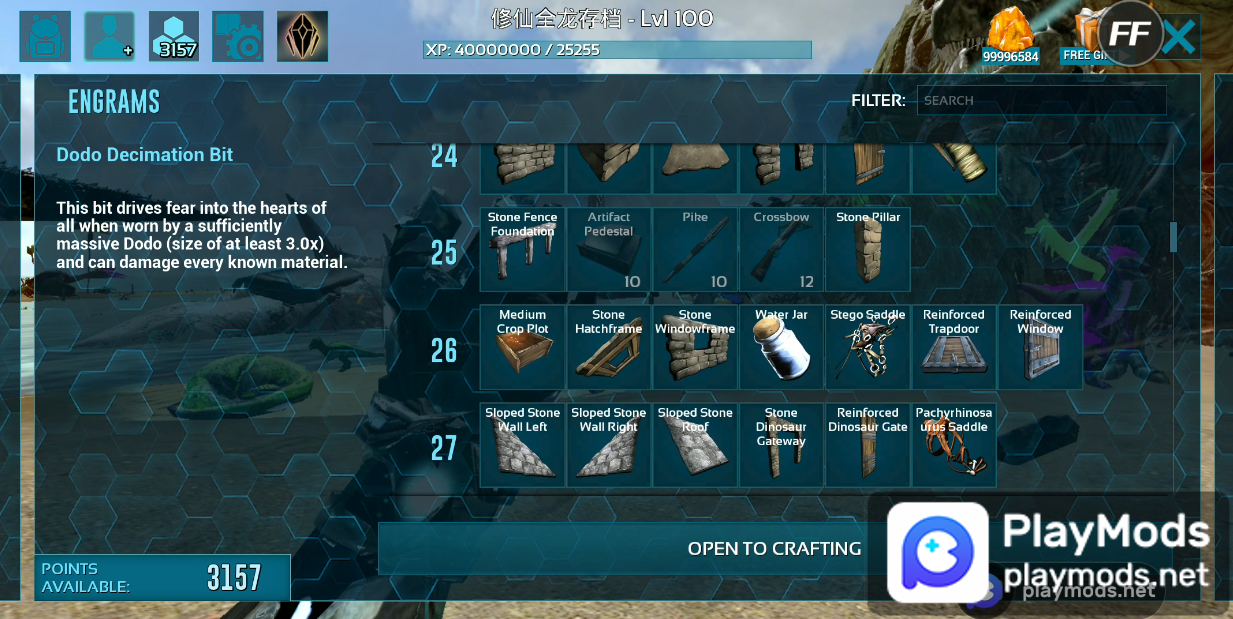Select the Stone Pillar engram
This screenshot has width=1233, height=619.
point(868,249)
